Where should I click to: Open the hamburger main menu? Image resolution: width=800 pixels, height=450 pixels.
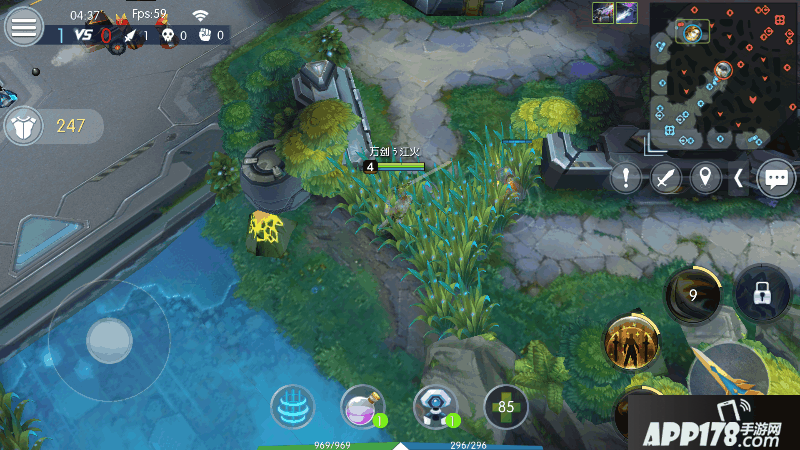point(25,26)
